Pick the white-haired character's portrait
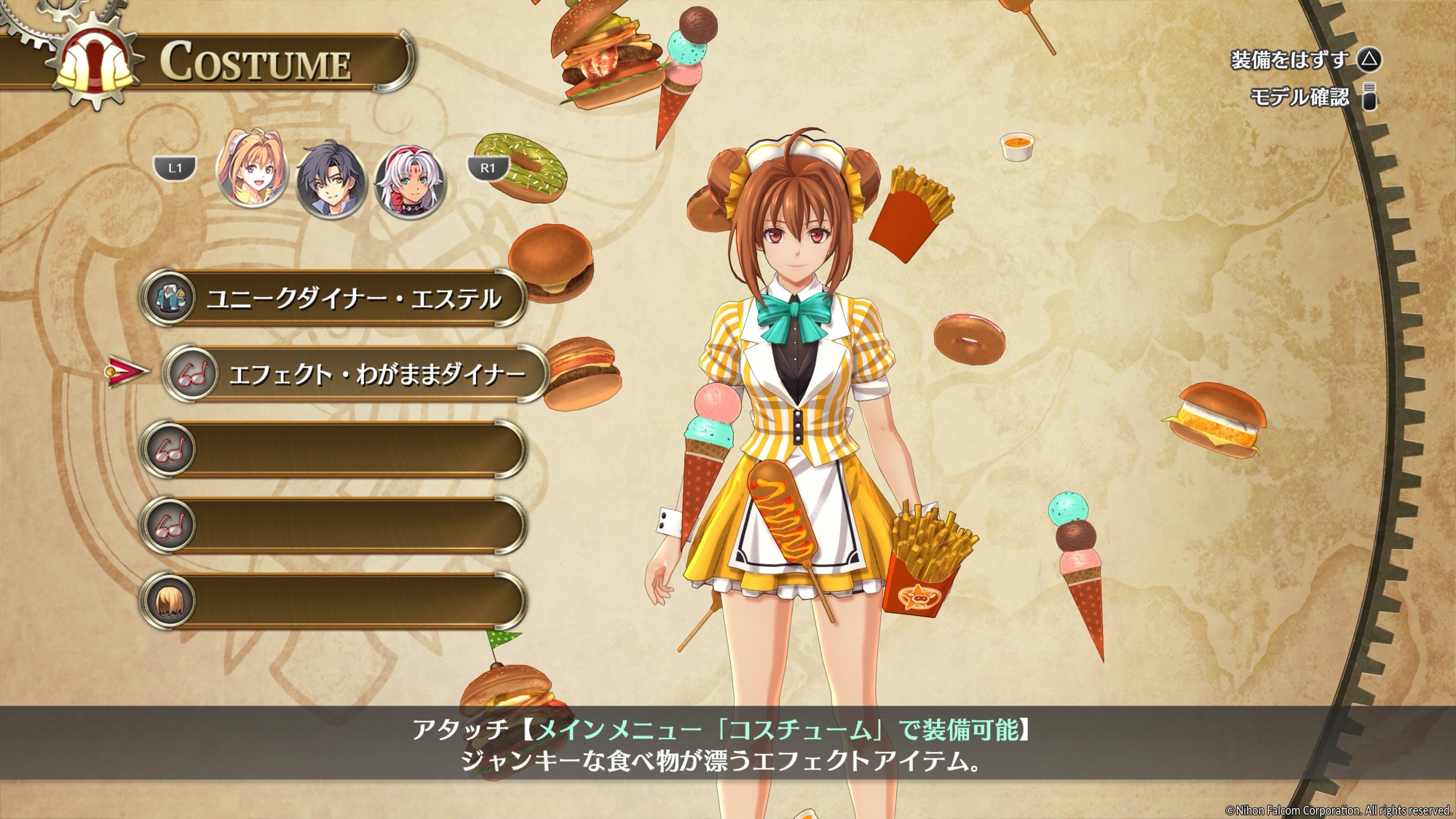 point(409,181)
